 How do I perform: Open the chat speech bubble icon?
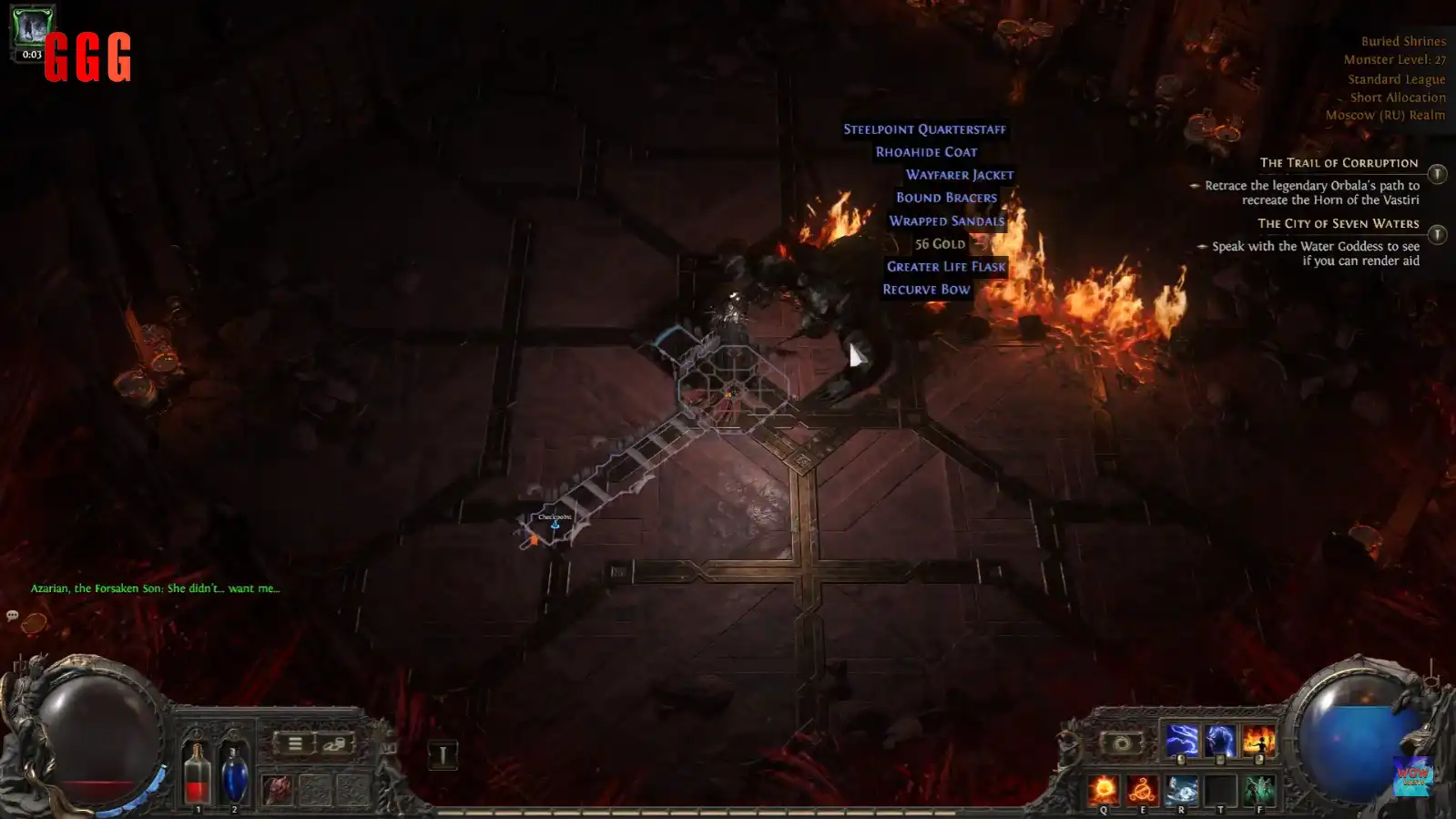(13, 616)
